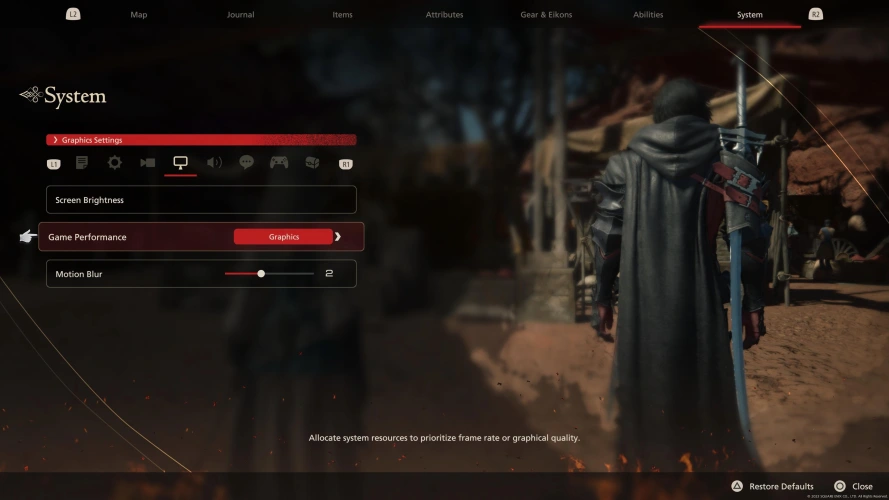Image resolution: width=889 pixels, height=500 pixels.
Task: Adjust the Motion Blur slider
Action: coord(261,274)
